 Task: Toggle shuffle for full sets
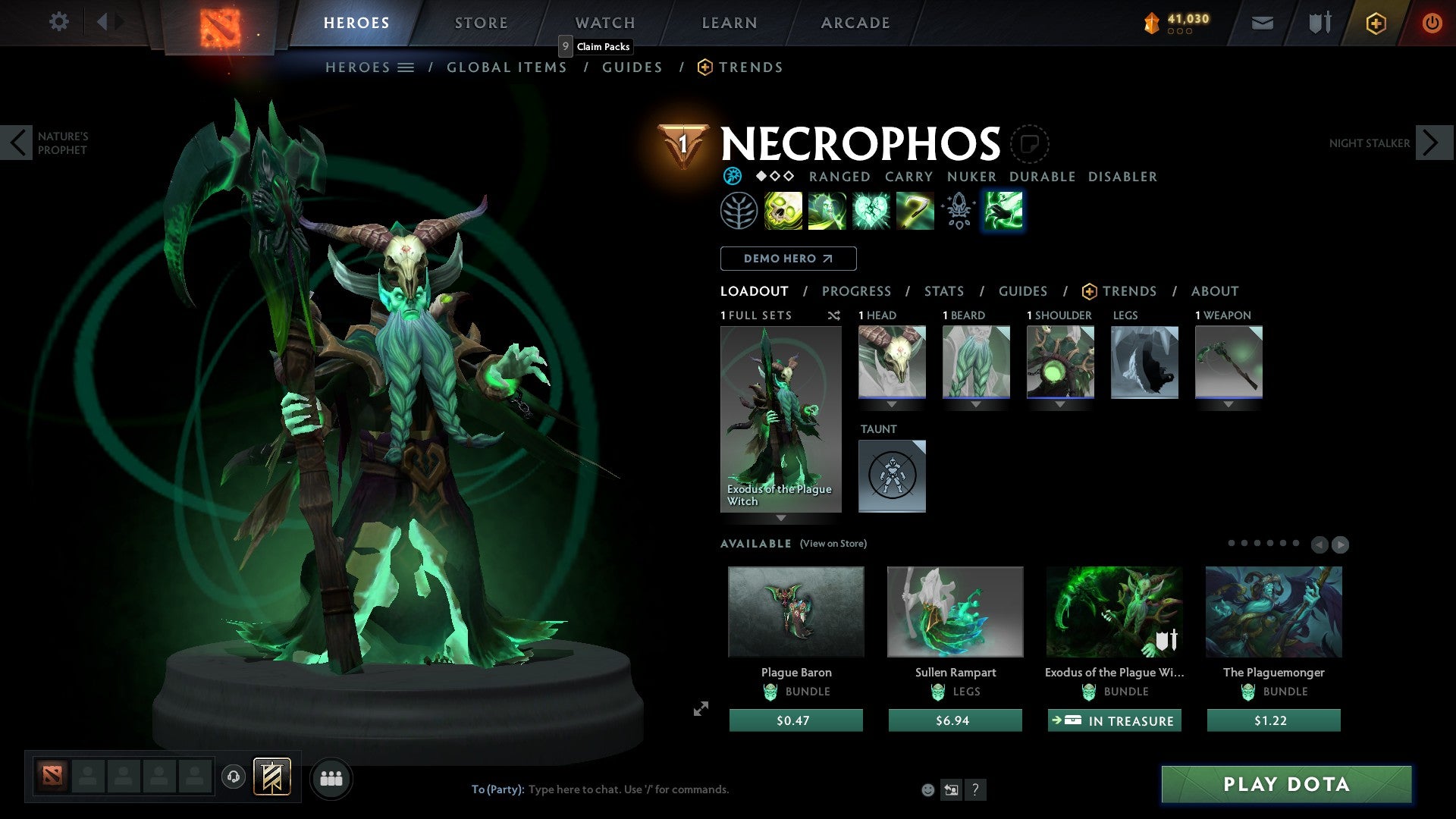pos(834,315)
